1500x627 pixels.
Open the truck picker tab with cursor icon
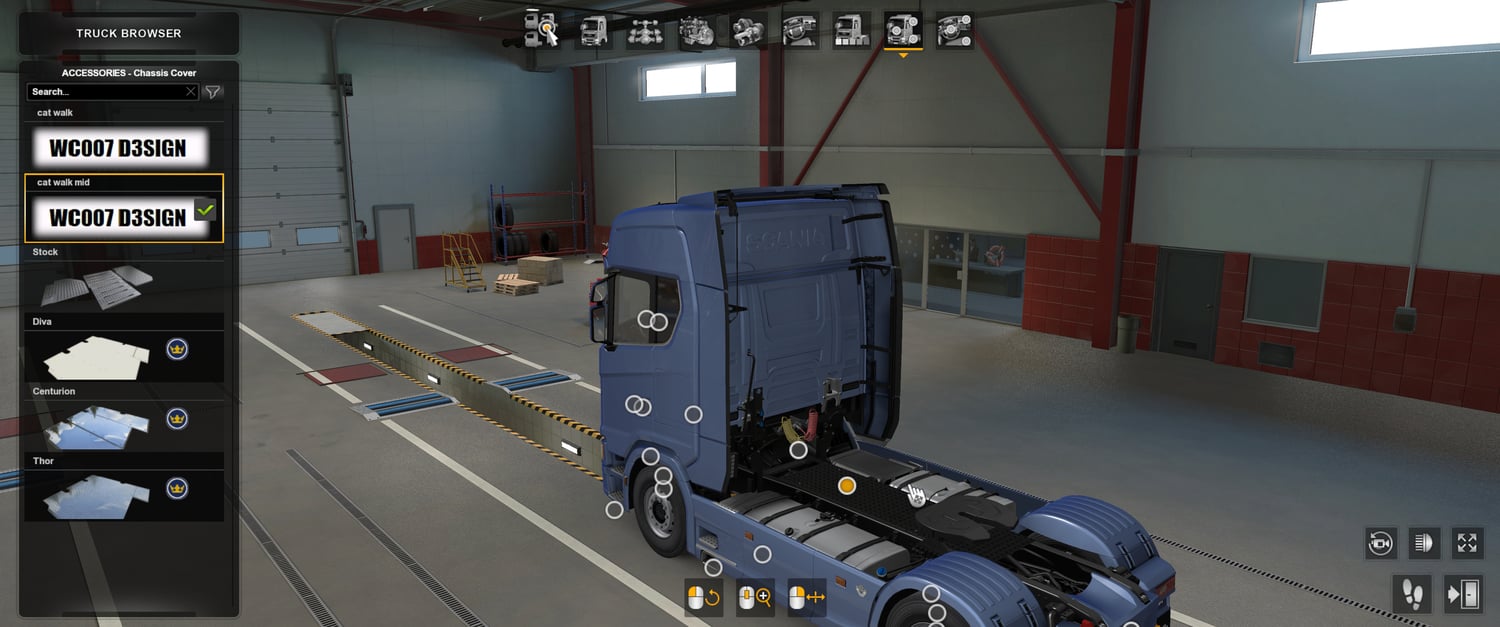click(542, 30)
